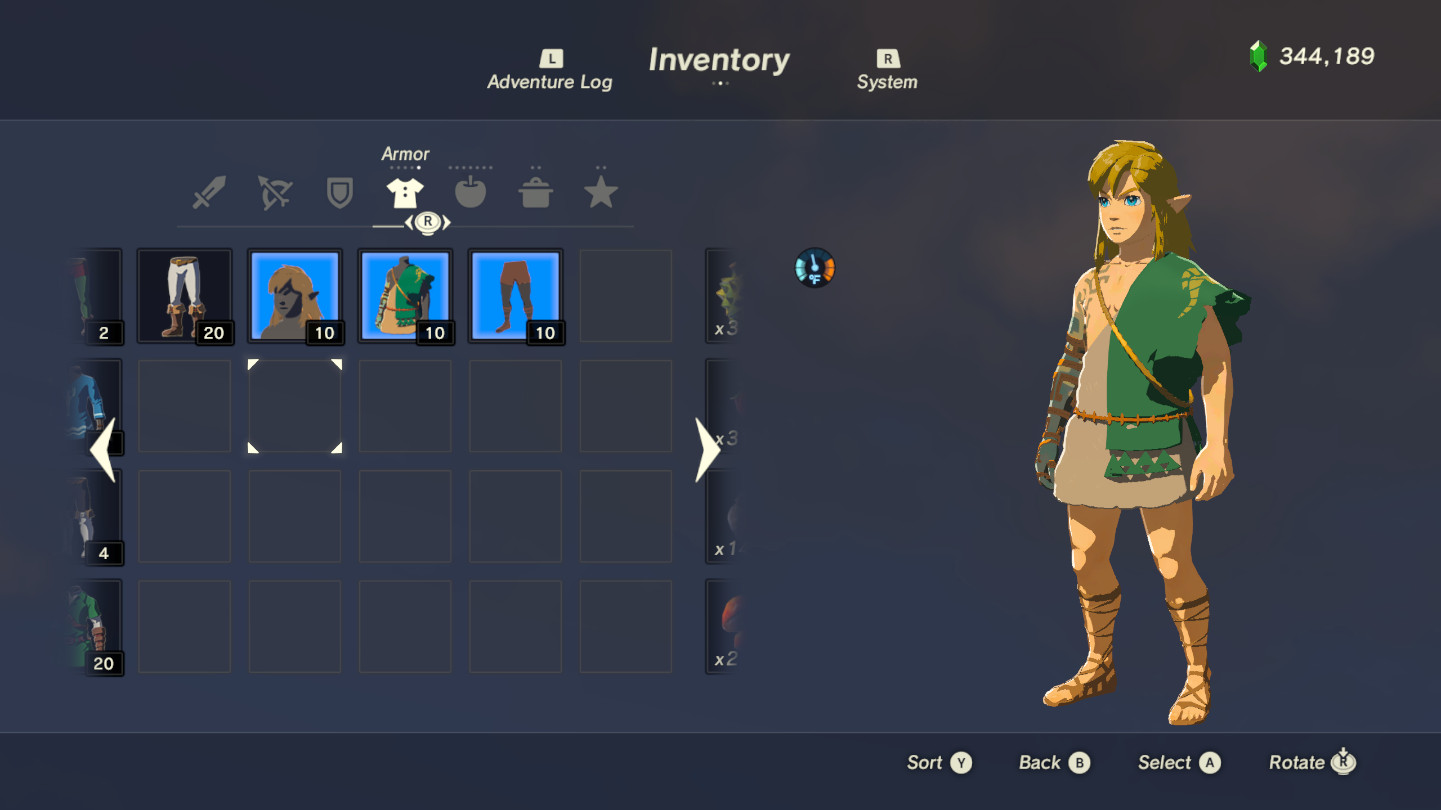Viewport: 1441px width, 810px height.
Task: Select the equipped Champion's Tunic slot
Action: [x=405, y=296]
